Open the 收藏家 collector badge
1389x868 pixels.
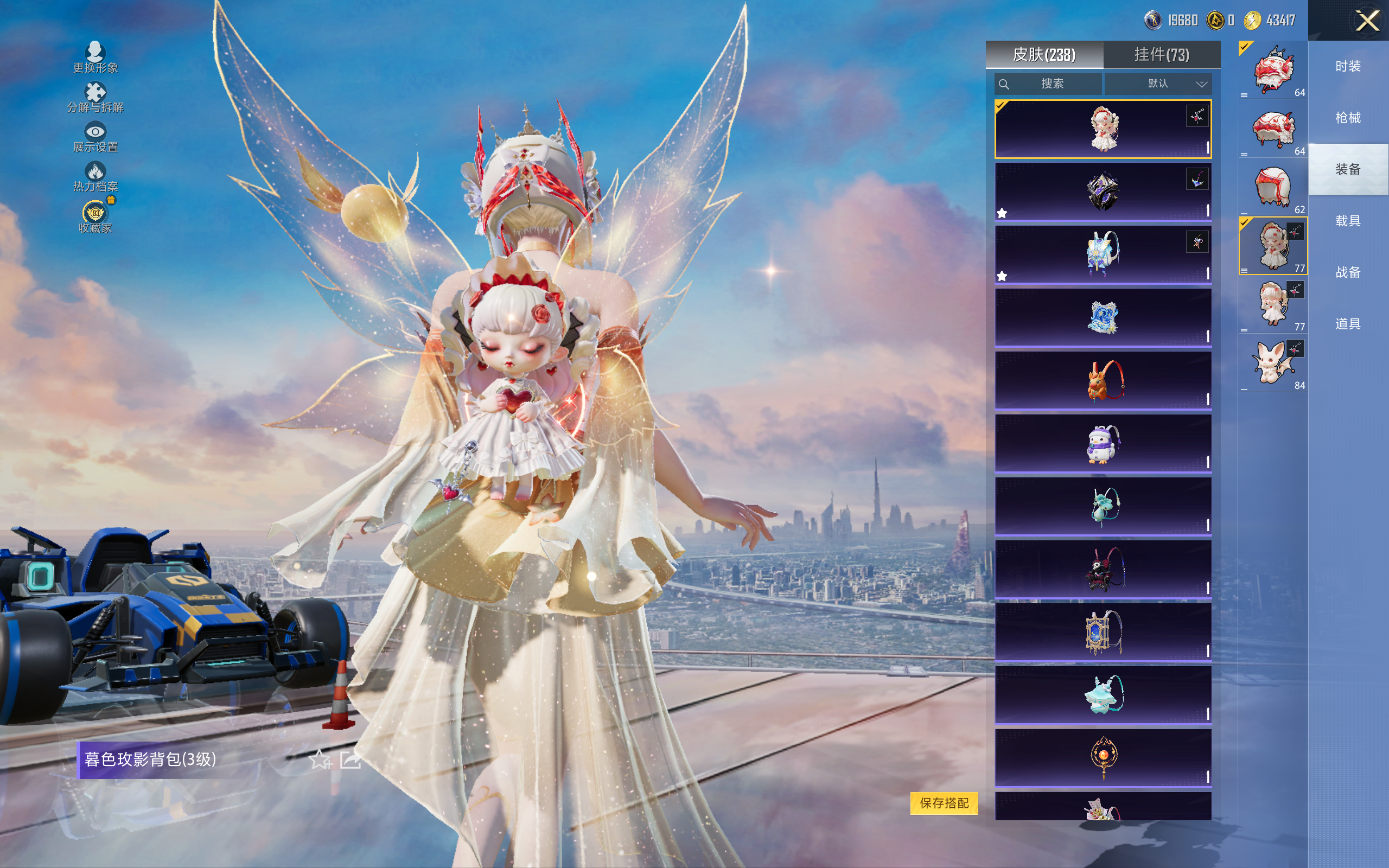[x=95, y=217]
